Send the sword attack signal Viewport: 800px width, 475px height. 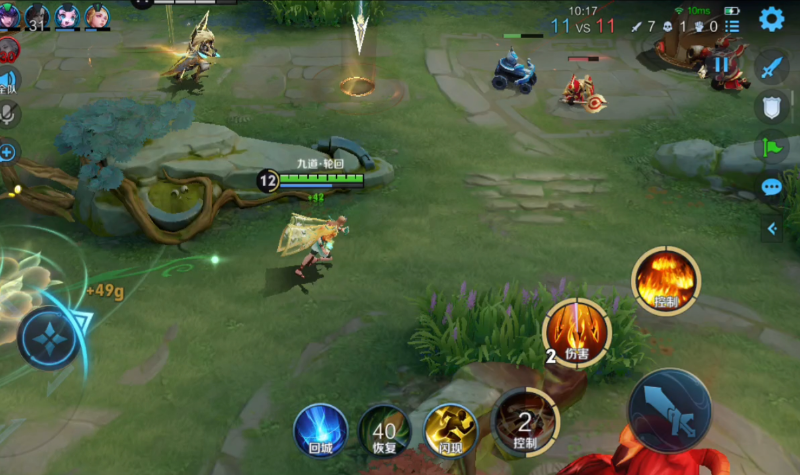point(771,67)
